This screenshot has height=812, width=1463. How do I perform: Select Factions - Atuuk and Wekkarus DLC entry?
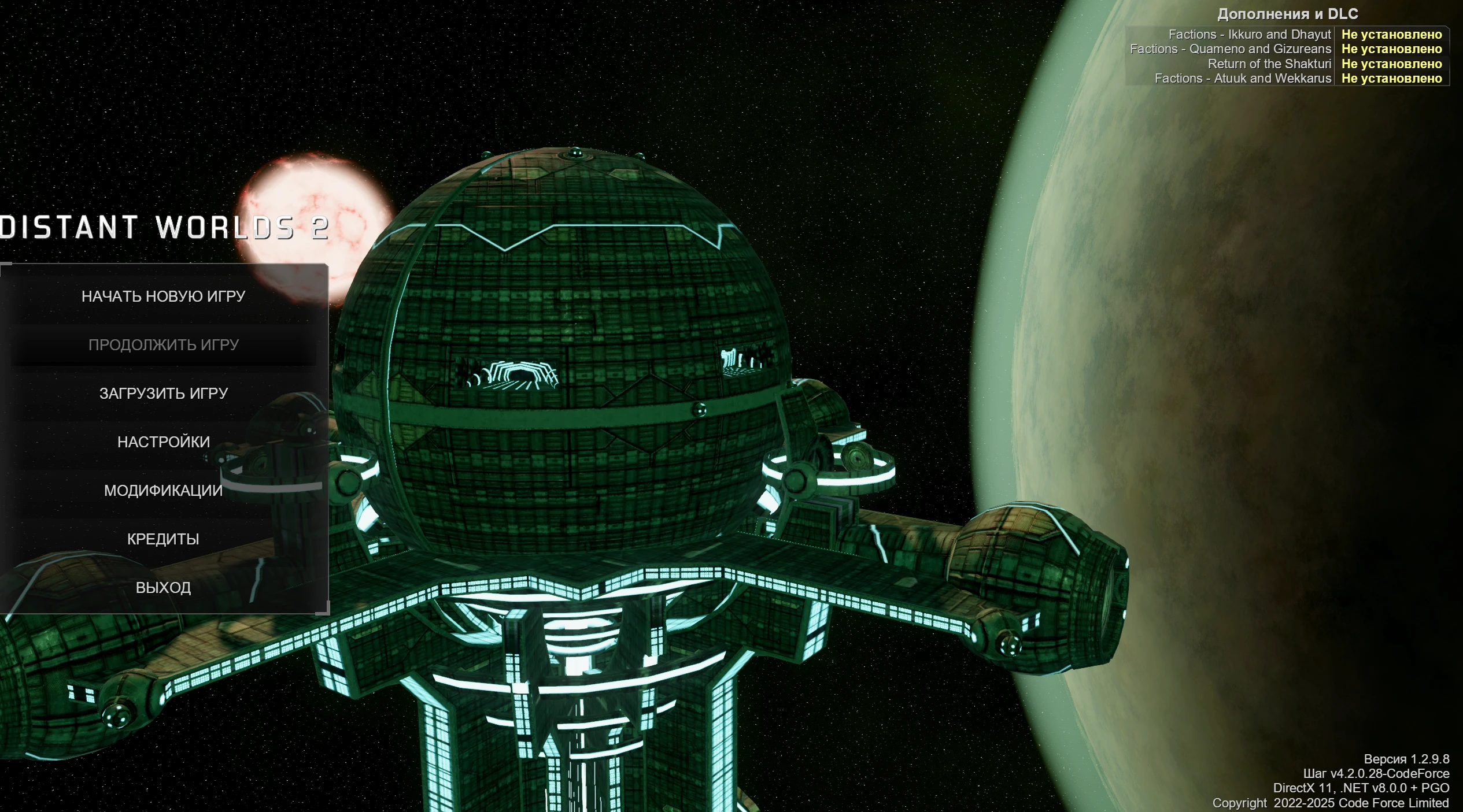click(1243, 79)
